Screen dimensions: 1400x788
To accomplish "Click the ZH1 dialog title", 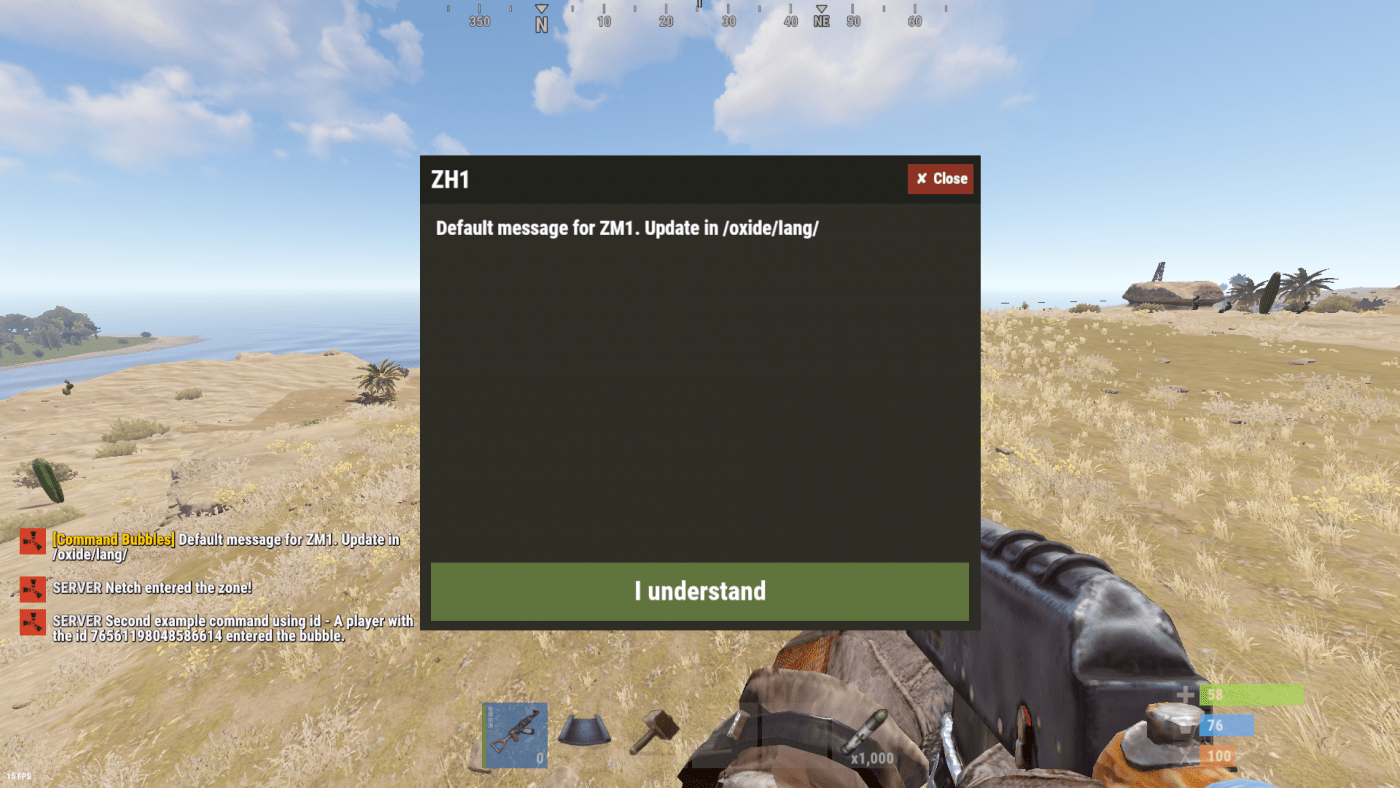I will [451, 178].
